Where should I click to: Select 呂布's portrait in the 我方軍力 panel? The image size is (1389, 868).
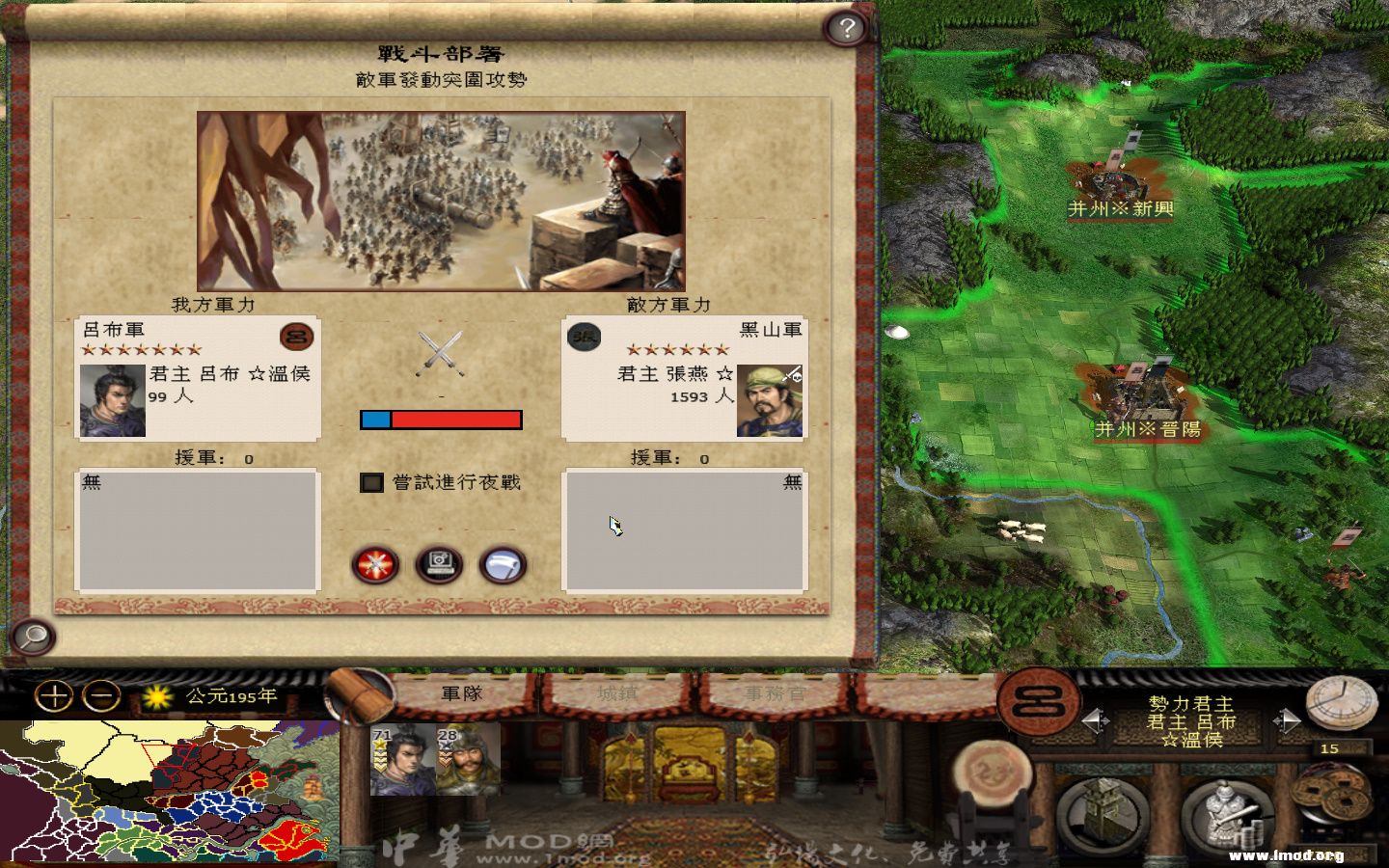[x=114, y=400]
